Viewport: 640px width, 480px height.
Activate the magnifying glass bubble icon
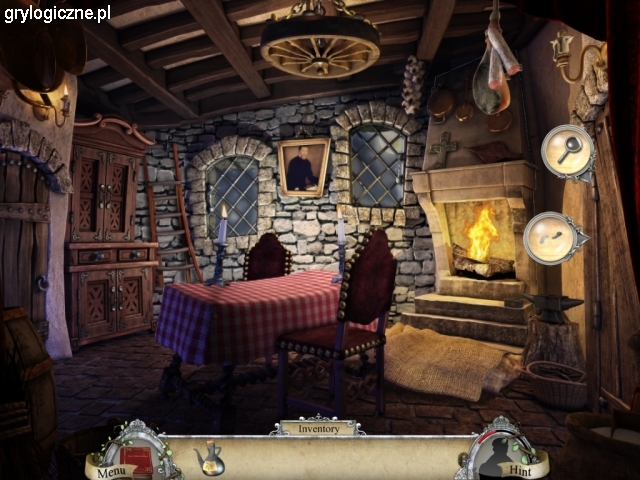tap(567, 152)
